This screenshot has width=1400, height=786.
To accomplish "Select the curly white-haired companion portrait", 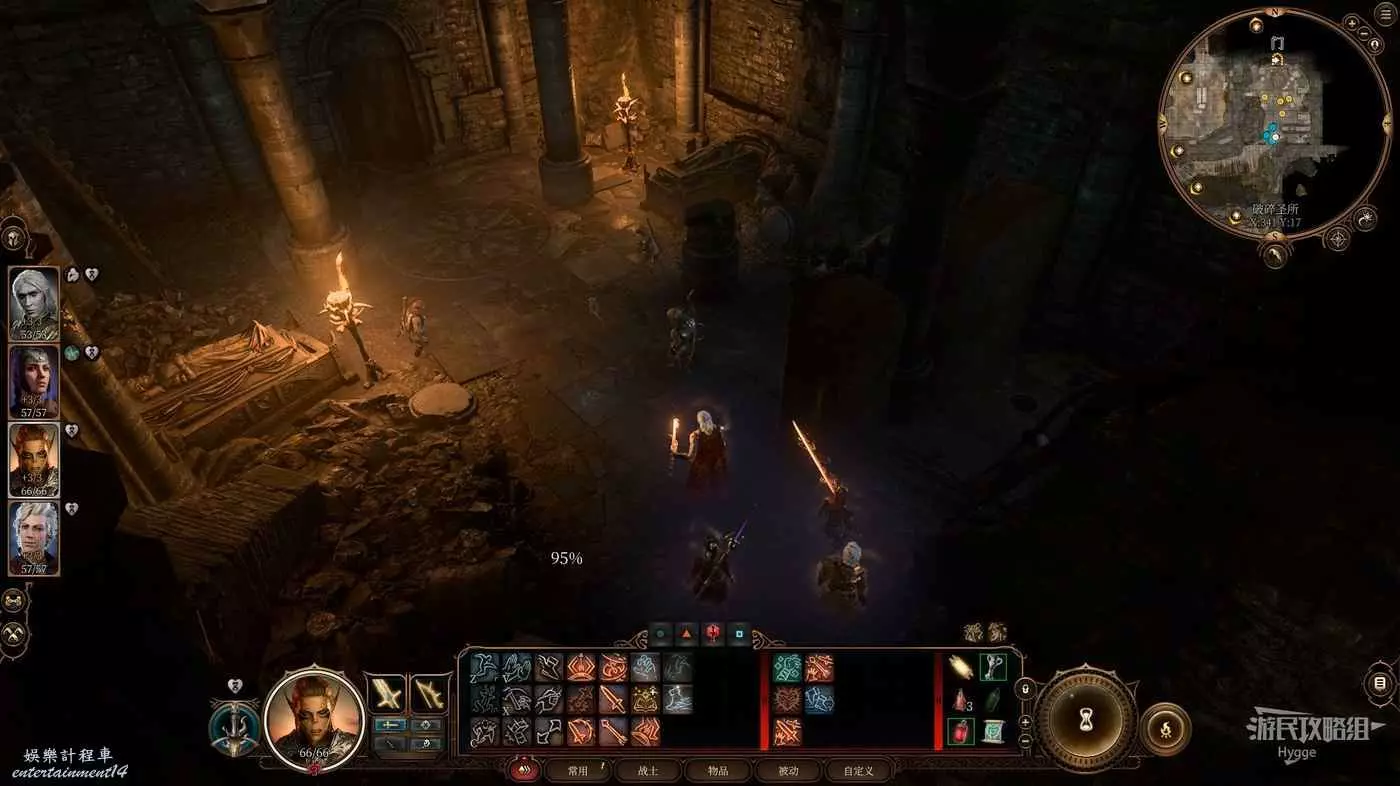I will [34, 538].
